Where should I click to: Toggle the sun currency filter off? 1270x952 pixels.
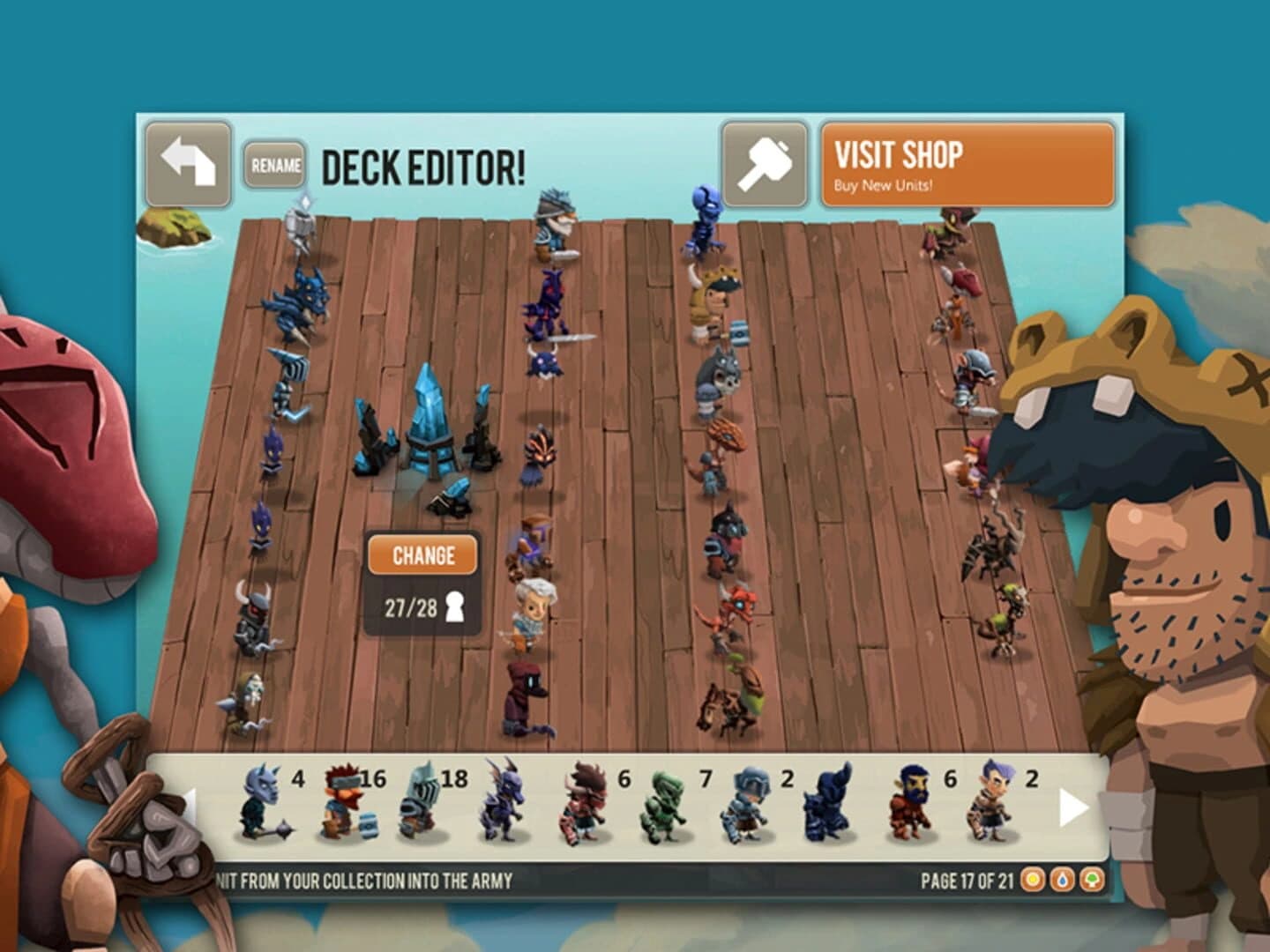click(x=1032, y=879)
